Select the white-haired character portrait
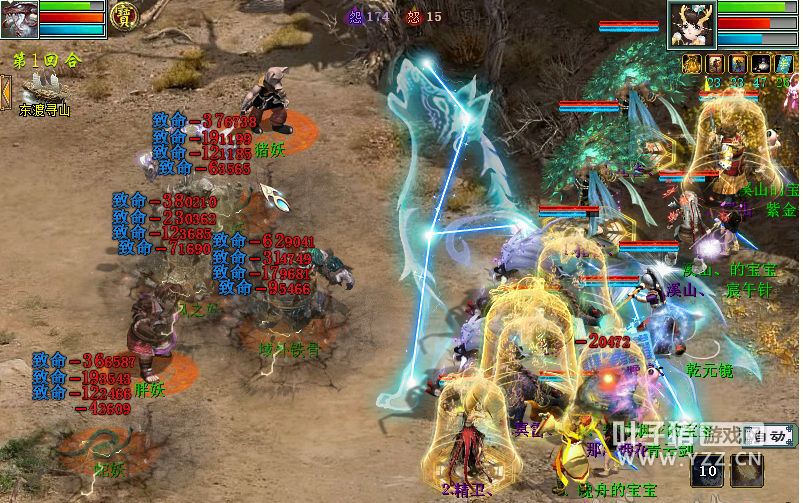 click(x=19, y=18)
